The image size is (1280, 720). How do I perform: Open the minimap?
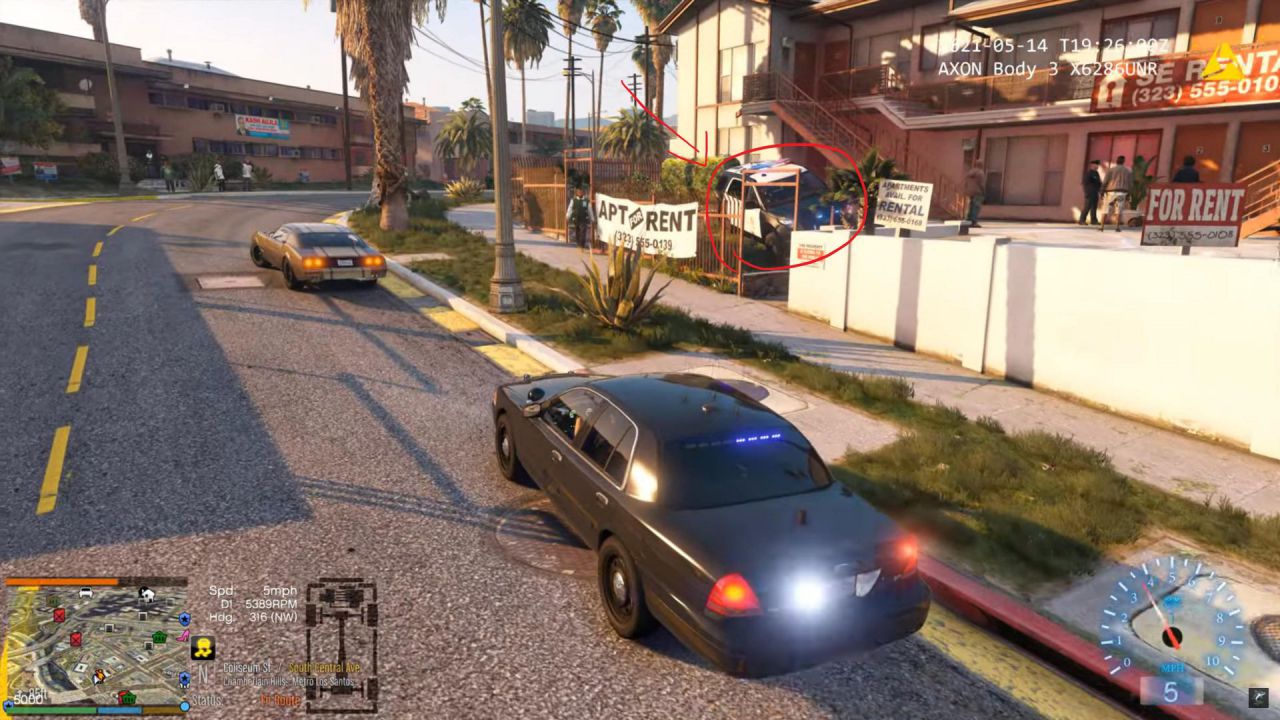[x=97, y=645]
